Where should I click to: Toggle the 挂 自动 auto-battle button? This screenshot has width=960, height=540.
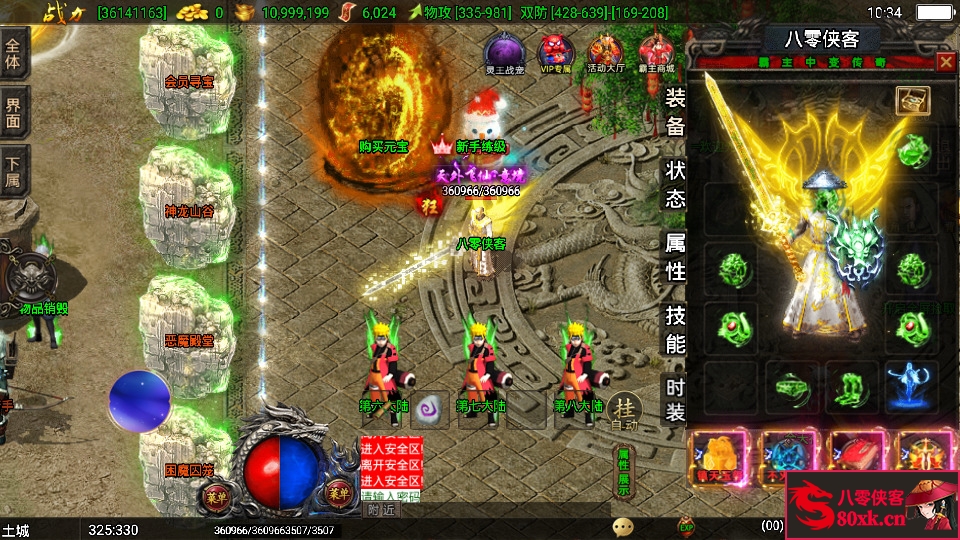pos(624,410)
